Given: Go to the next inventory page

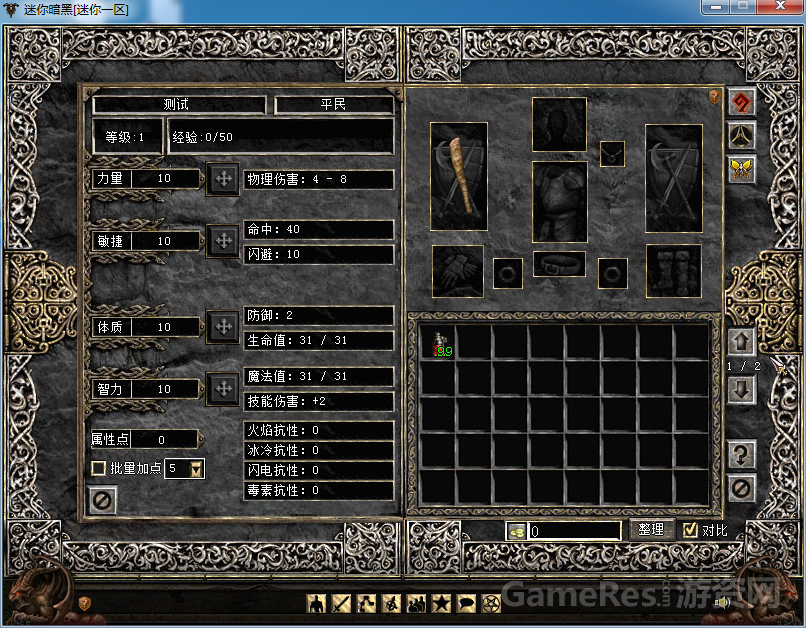Looking at the screenshot, I should [741, 390].
